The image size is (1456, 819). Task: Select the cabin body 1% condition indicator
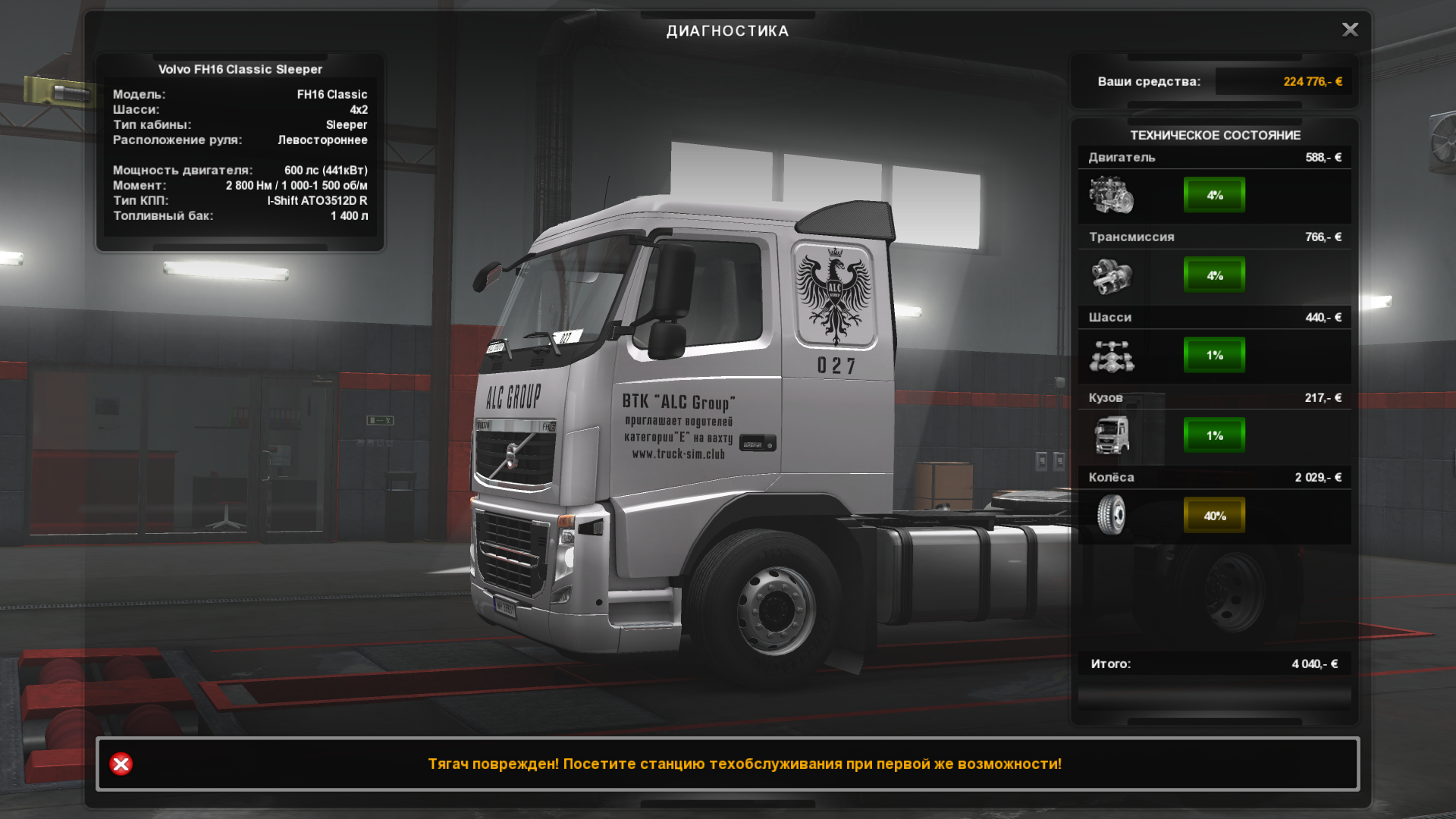[1214, 435]
